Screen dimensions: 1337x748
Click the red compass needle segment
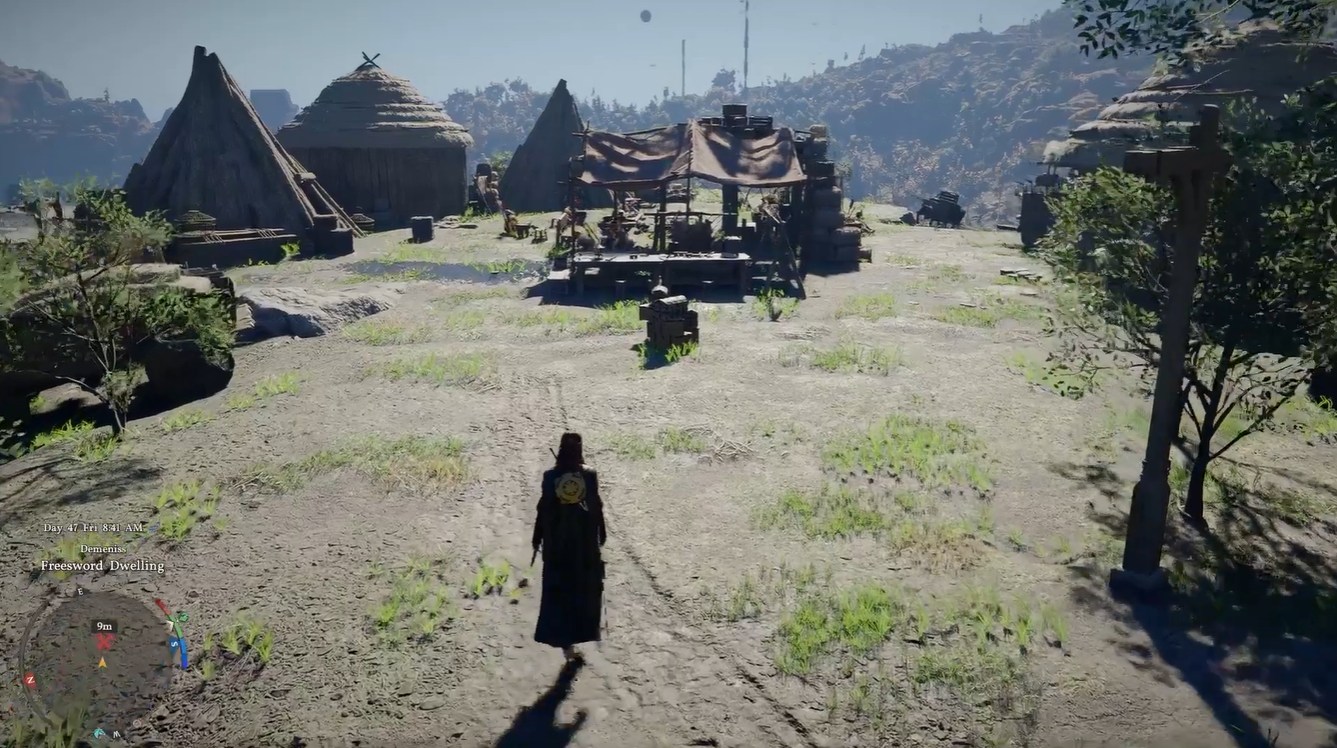pyautogui.click(x=161, y=605)
